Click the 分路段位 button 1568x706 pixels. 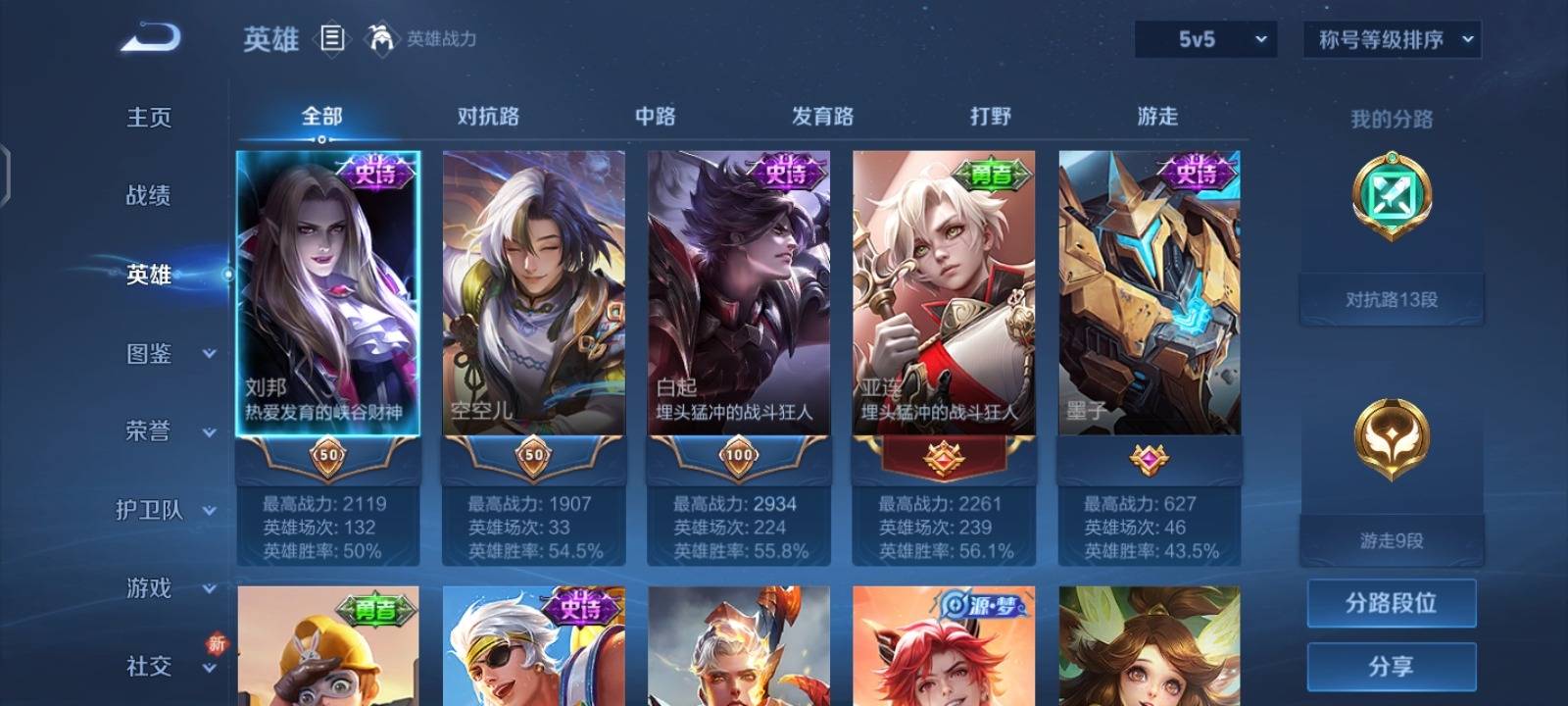pos(1392,605)
